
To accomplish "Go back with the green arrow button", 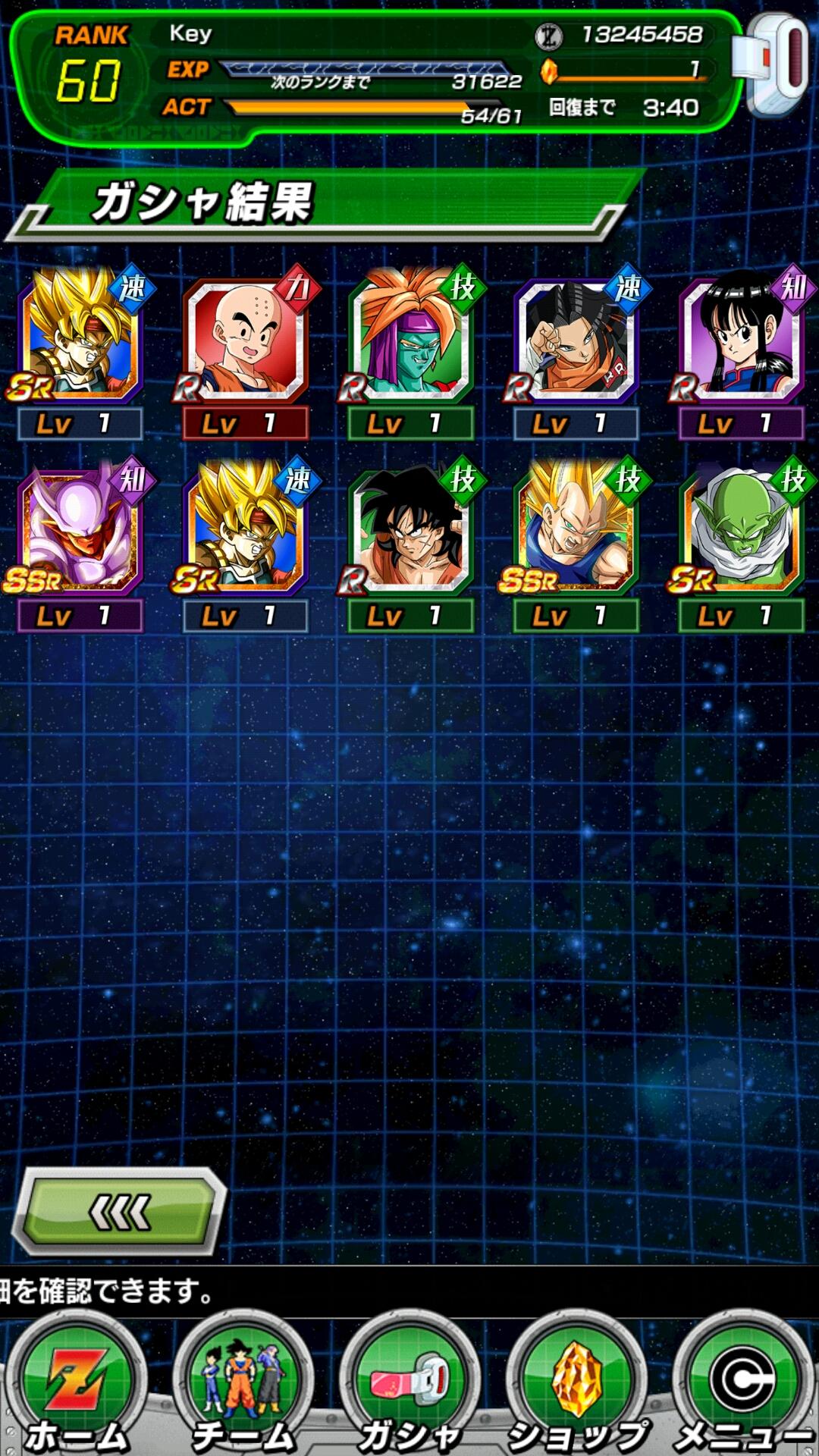I will pos(121,1212).
